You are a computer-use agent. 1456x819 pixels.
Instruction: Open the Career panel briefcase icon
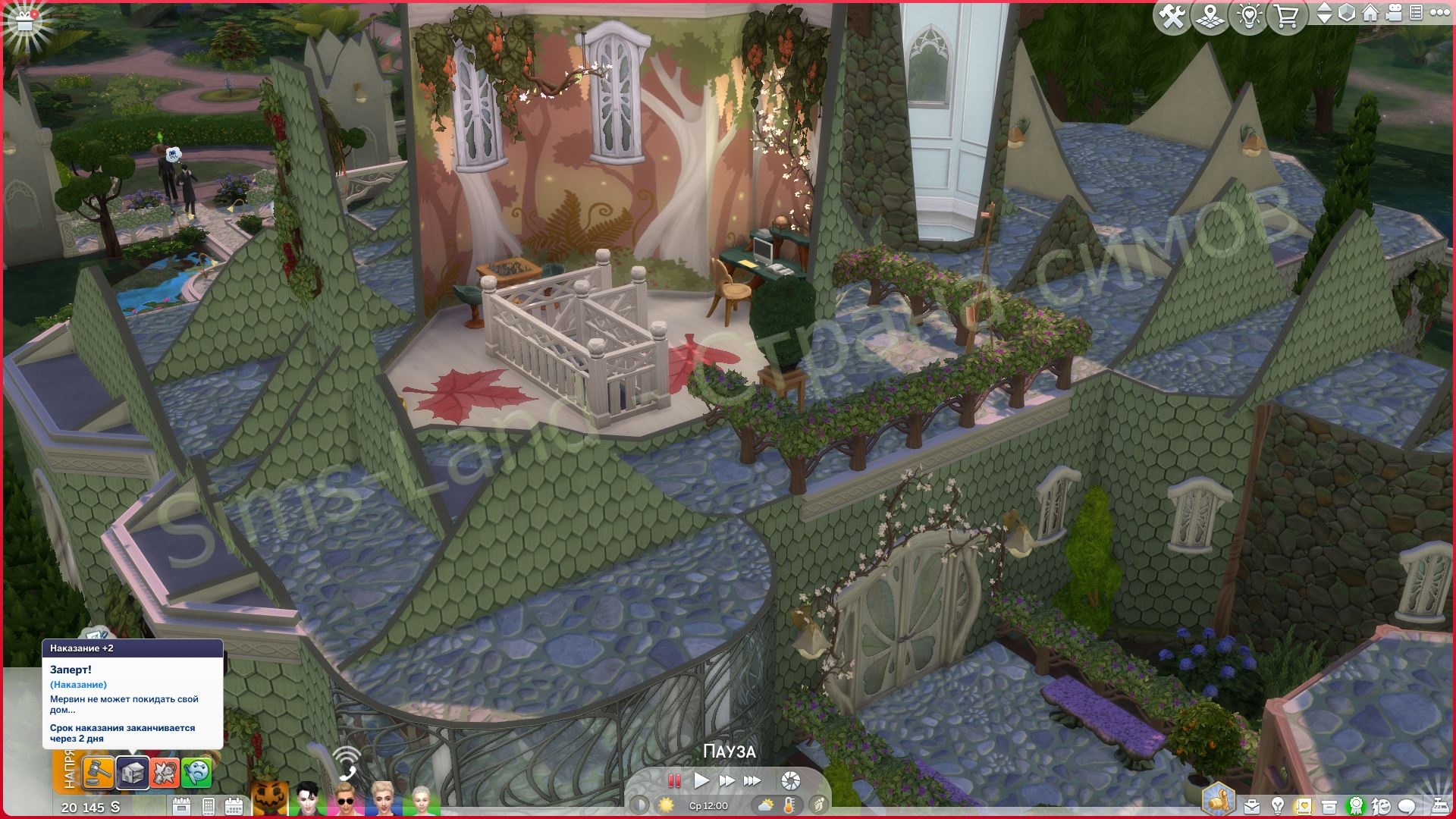pyautogui.click(x=1251, y=805)
